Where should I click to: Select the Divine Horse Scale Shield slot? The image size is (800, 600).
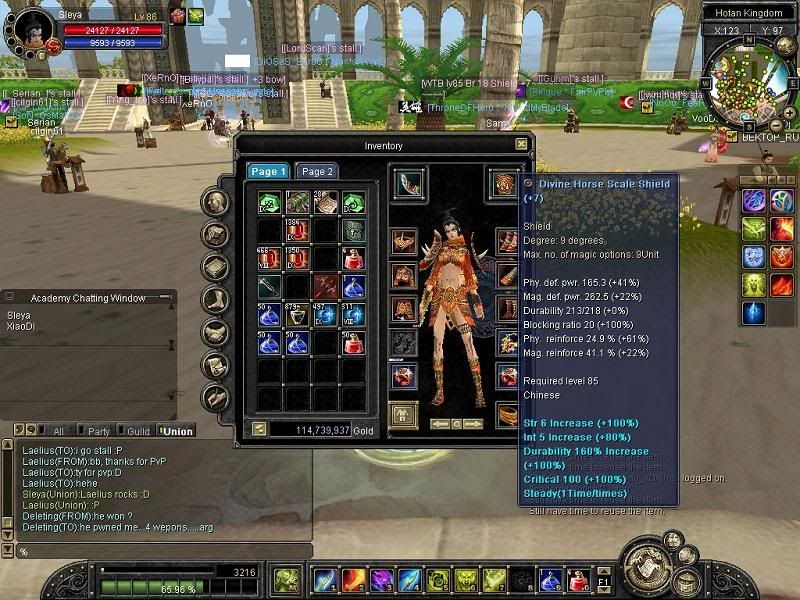click(x=504, y=184)
